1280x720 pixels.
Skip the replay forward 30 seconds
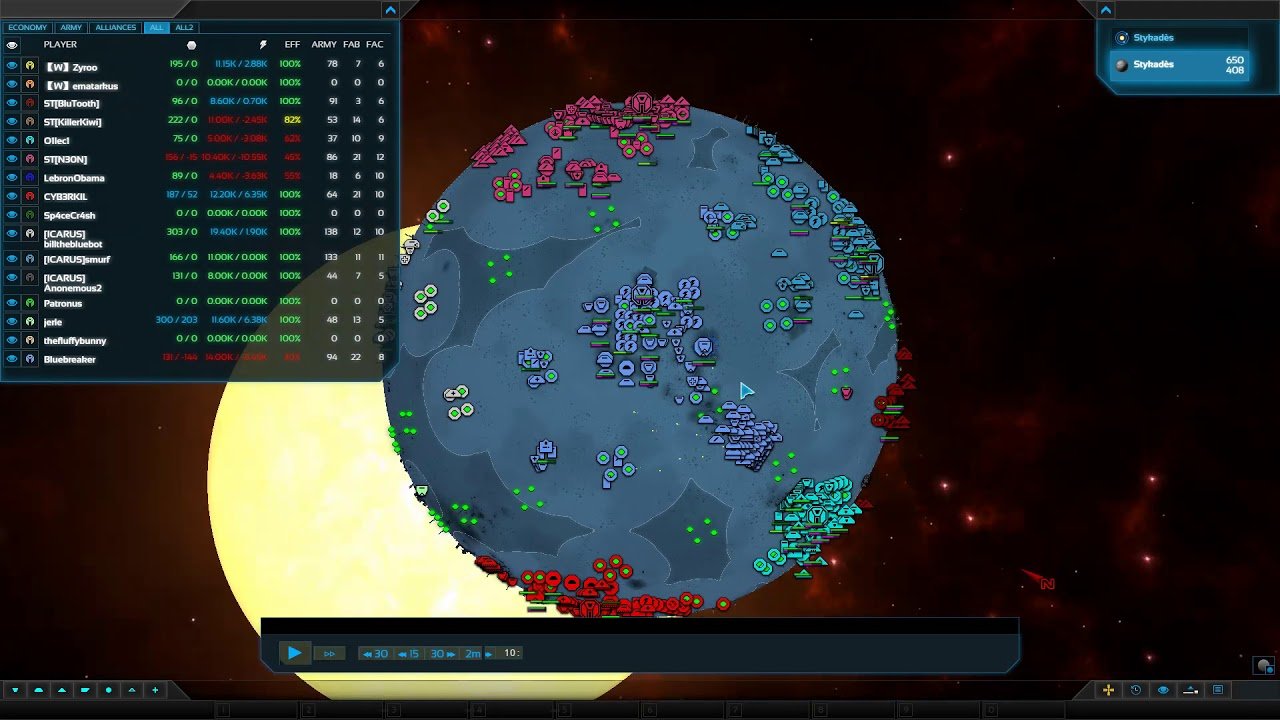tap(441, 653)
